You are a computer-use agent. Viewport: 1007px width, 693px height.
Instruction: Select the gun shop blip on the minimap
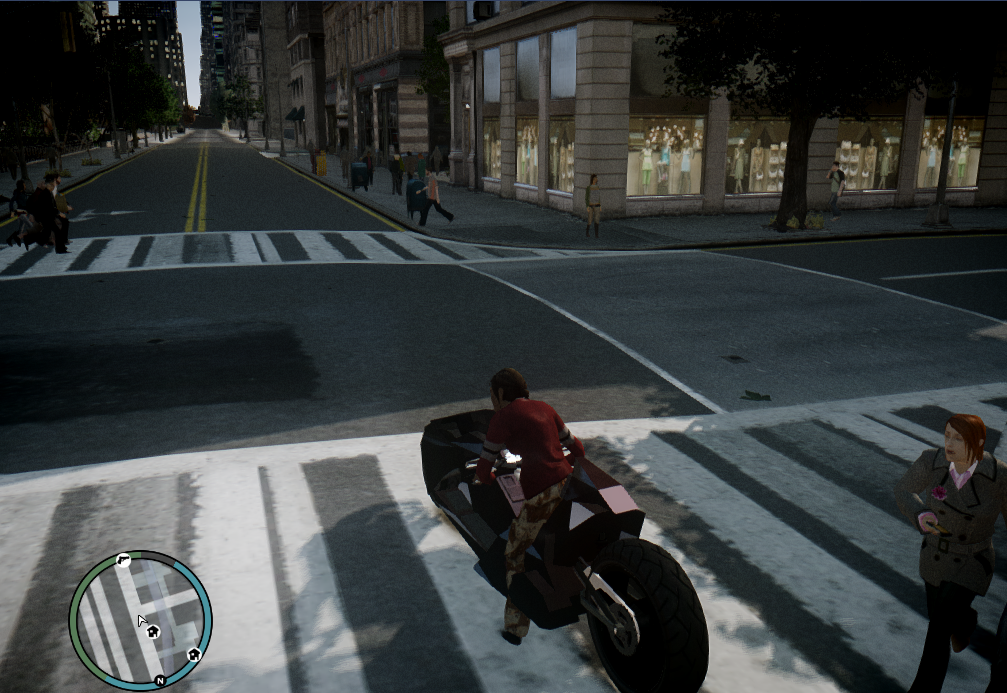(122, 560)
